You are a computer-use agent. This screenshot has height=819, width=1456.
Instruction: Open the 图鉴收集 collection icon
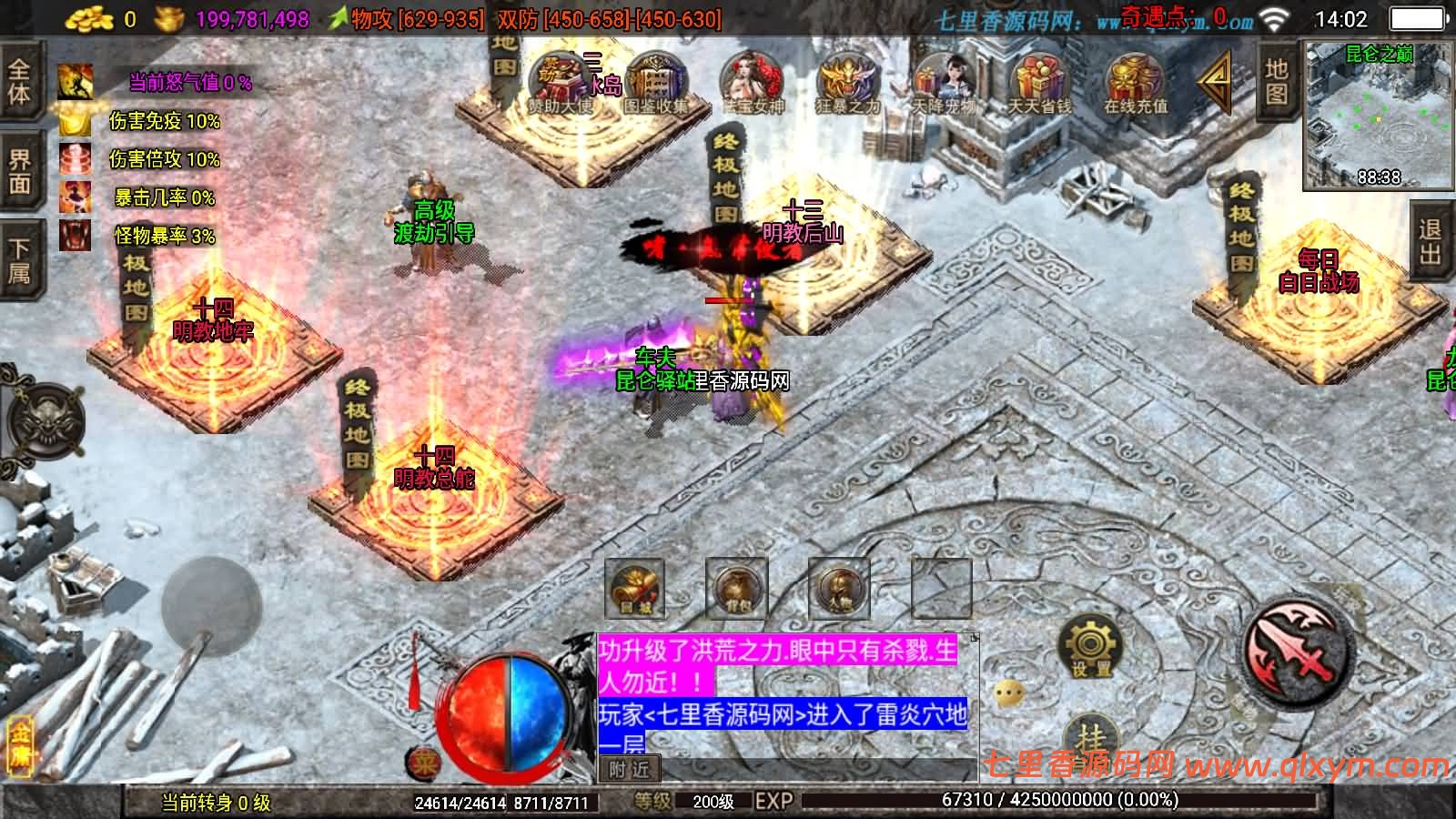pyautogui.click(x=653, y=77)
